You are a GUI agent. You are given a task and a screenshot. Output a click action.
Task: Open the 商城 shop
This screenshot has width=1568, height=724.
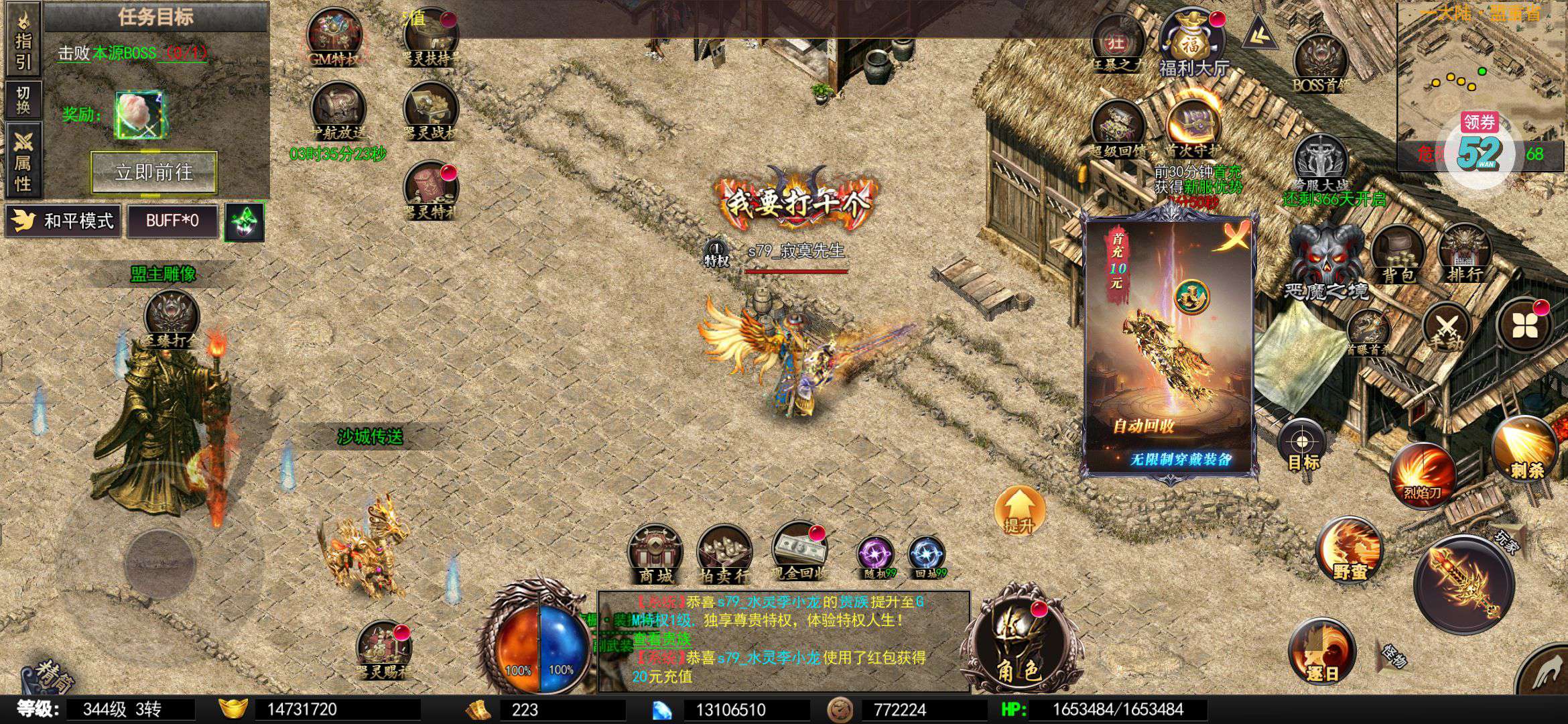[655, 553]
